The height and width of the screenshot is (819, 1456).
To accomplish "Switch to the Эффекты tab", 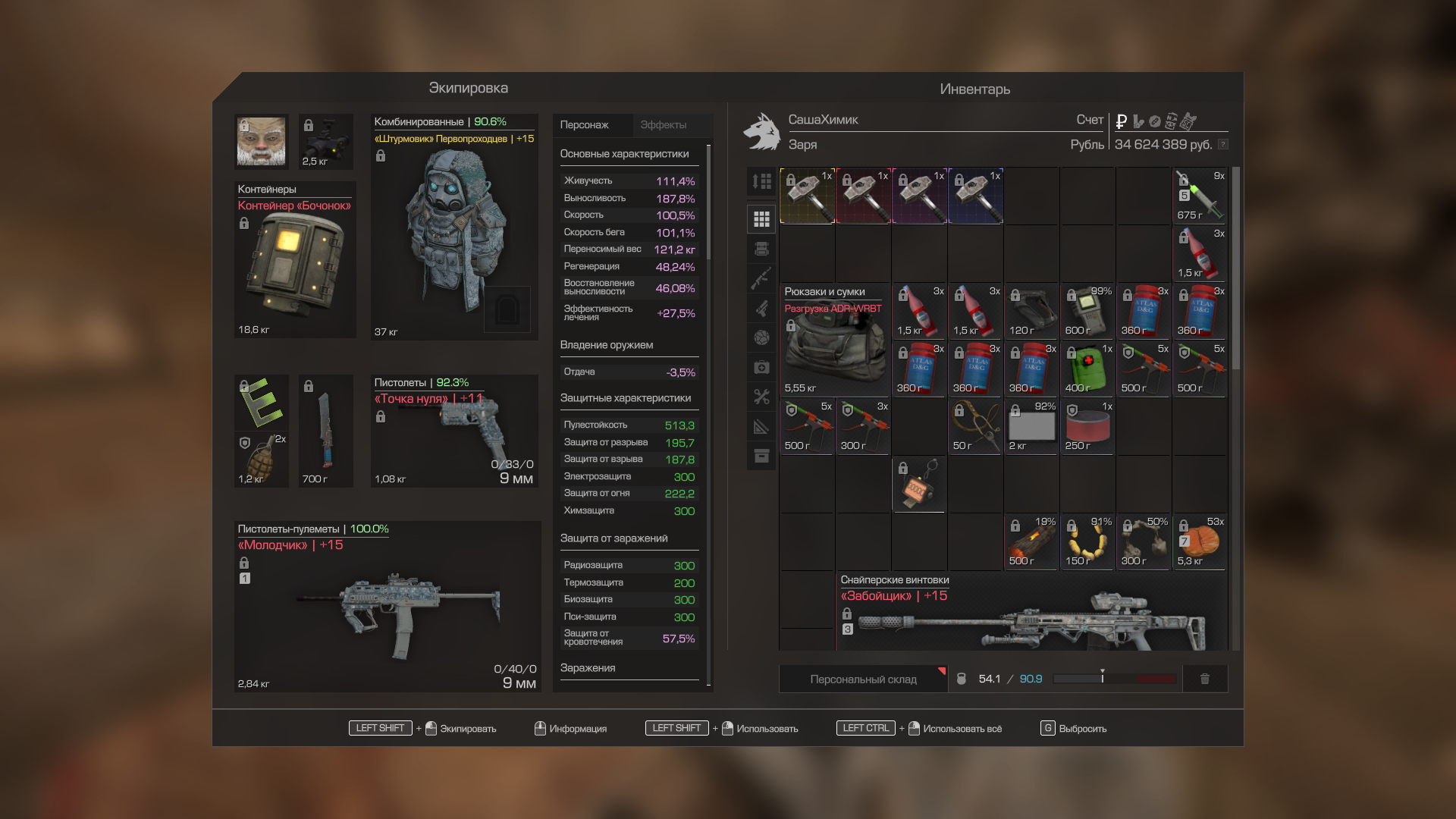I will click(x=663, y=125).
